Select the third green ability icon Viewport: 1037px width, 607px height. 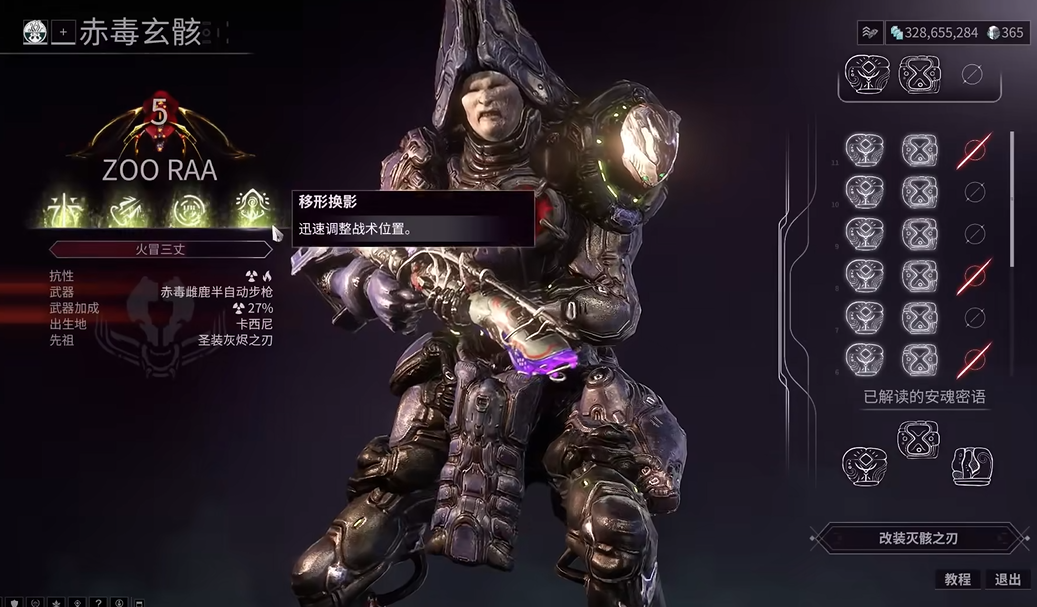(x=188, y=208)
